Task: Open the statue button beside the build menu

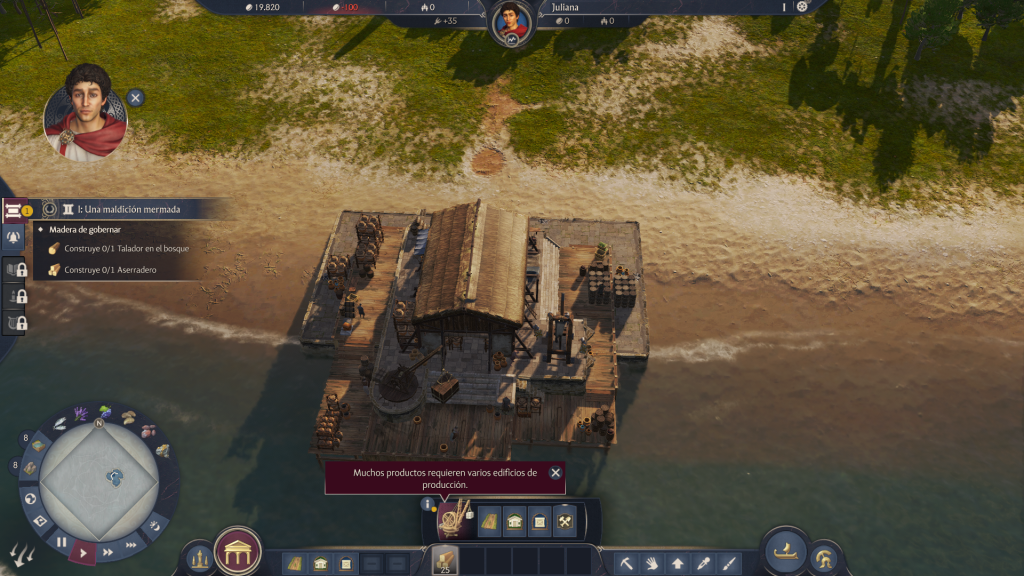Action: coord(200,558)
